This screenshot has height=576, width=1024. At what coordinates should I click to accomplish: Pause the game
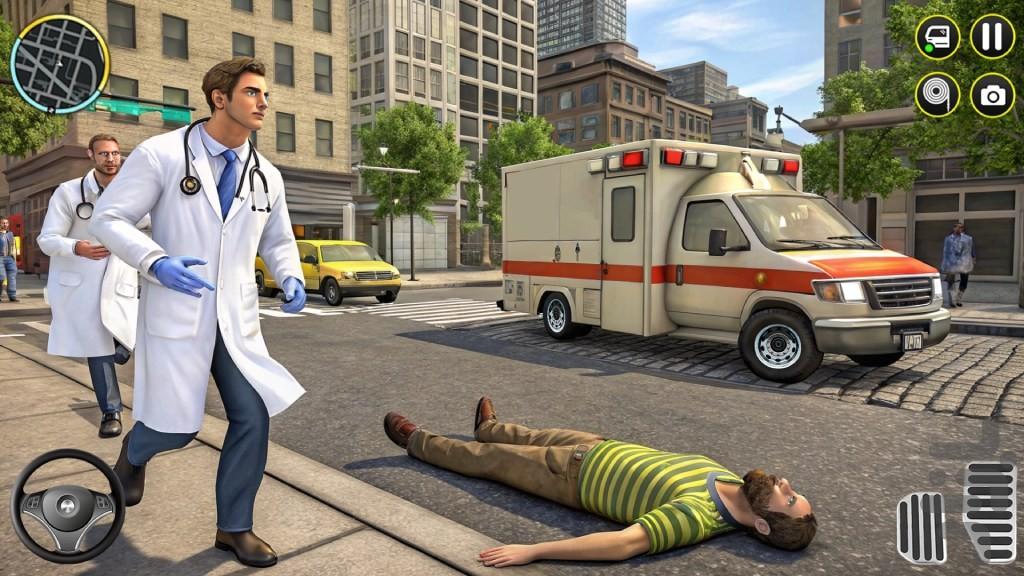[x=992, y=37]
